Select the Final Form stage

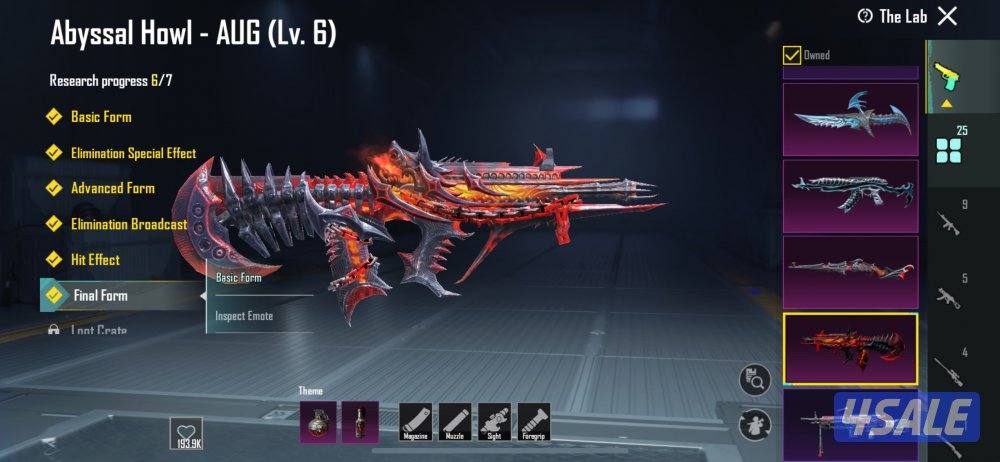pos(100,296)
